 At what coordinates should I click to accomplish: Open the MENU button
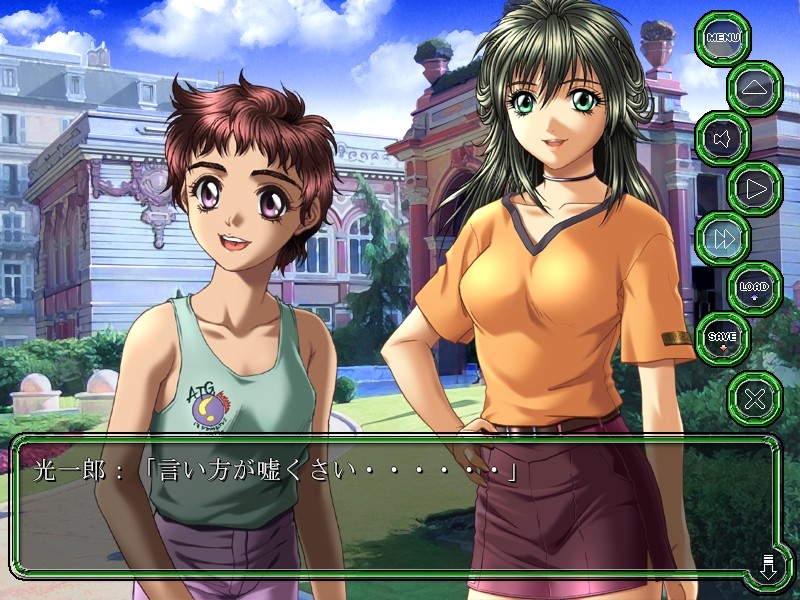point(721,38)
